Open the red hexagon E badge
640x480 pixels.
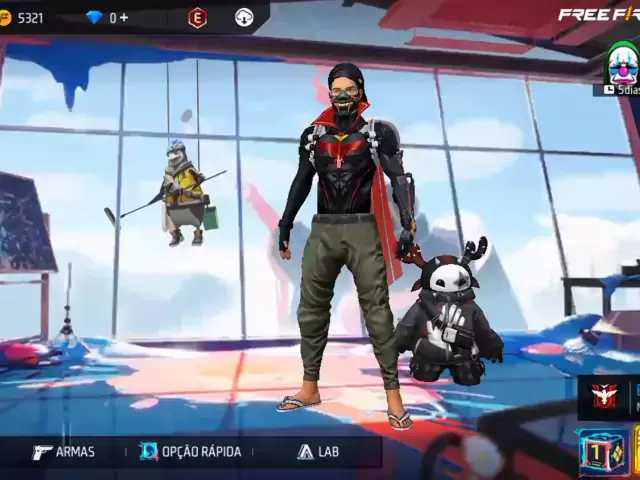pos(198,17)
